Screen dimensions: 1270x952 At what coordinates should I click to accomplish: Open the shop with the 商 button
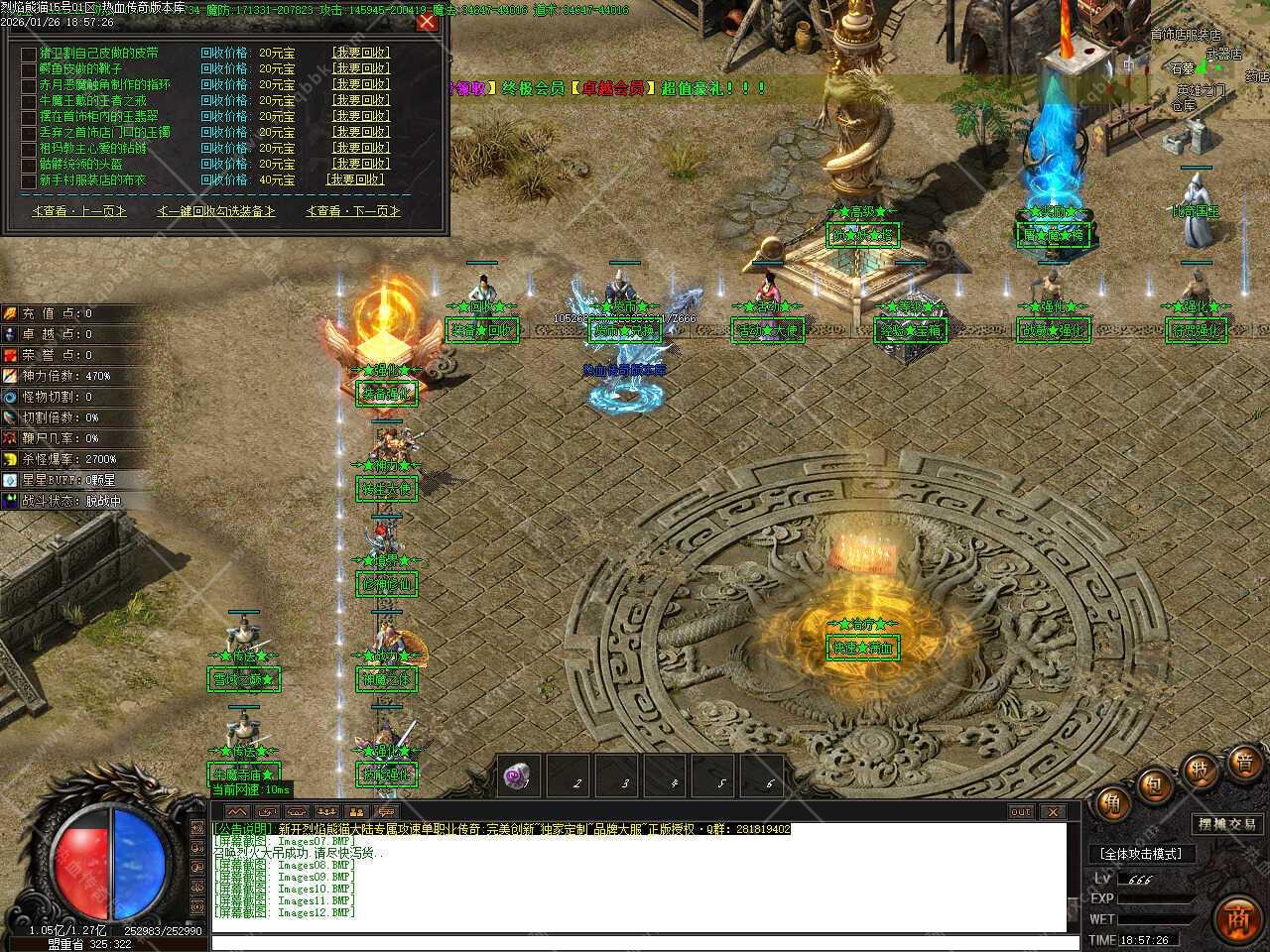[1237, 916]
